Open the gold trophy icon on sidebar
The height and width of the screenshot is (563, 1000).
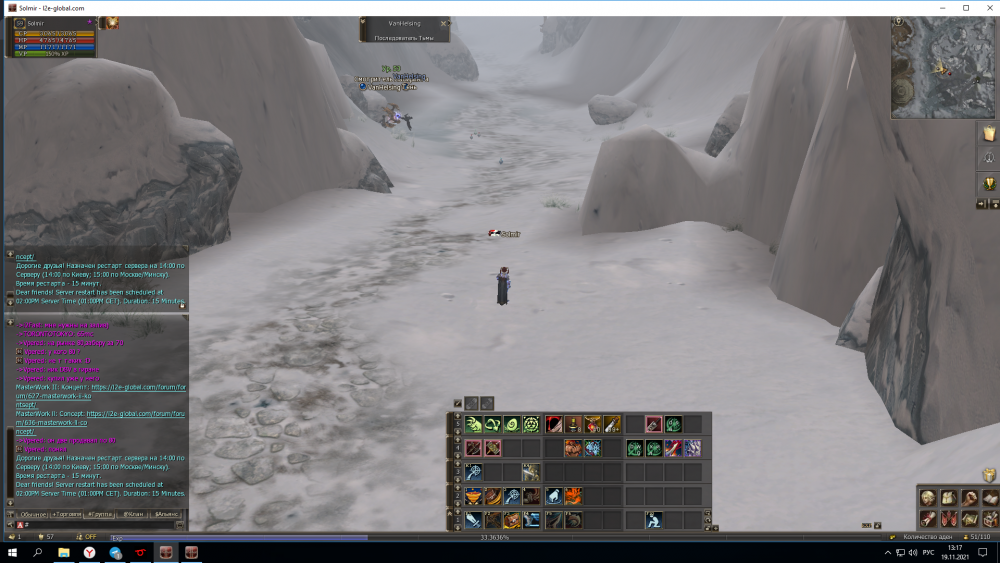tap(989, 183)
